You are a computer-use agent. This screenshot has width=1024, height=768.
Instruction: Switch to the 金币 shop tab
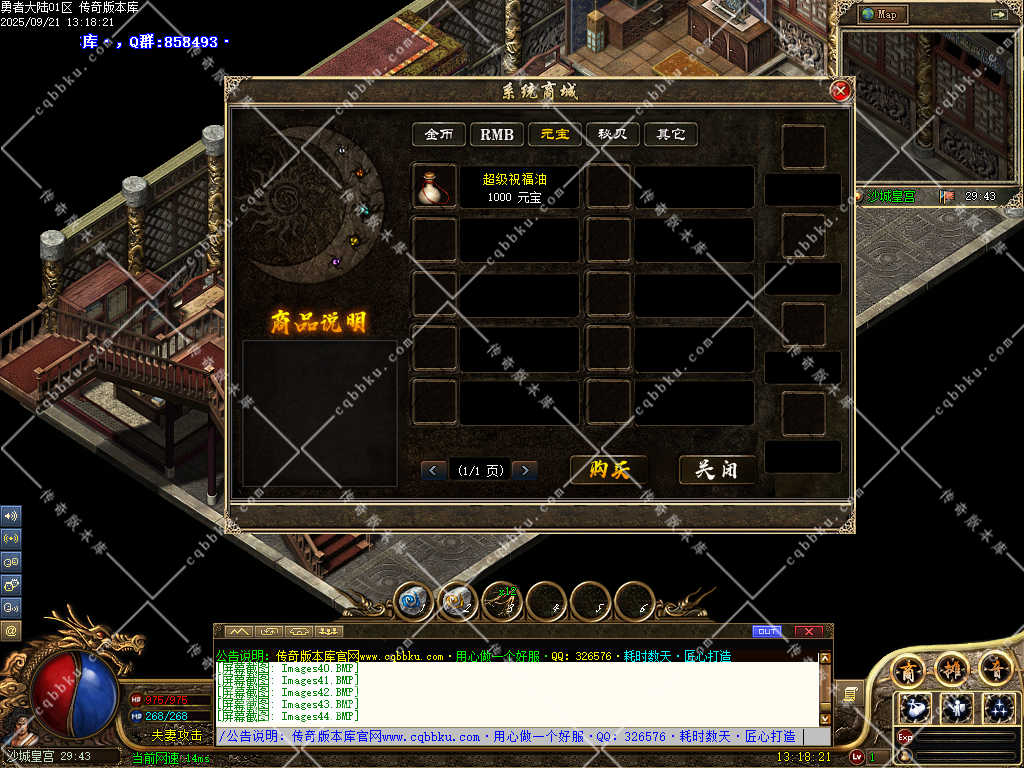tap(439, 134)
